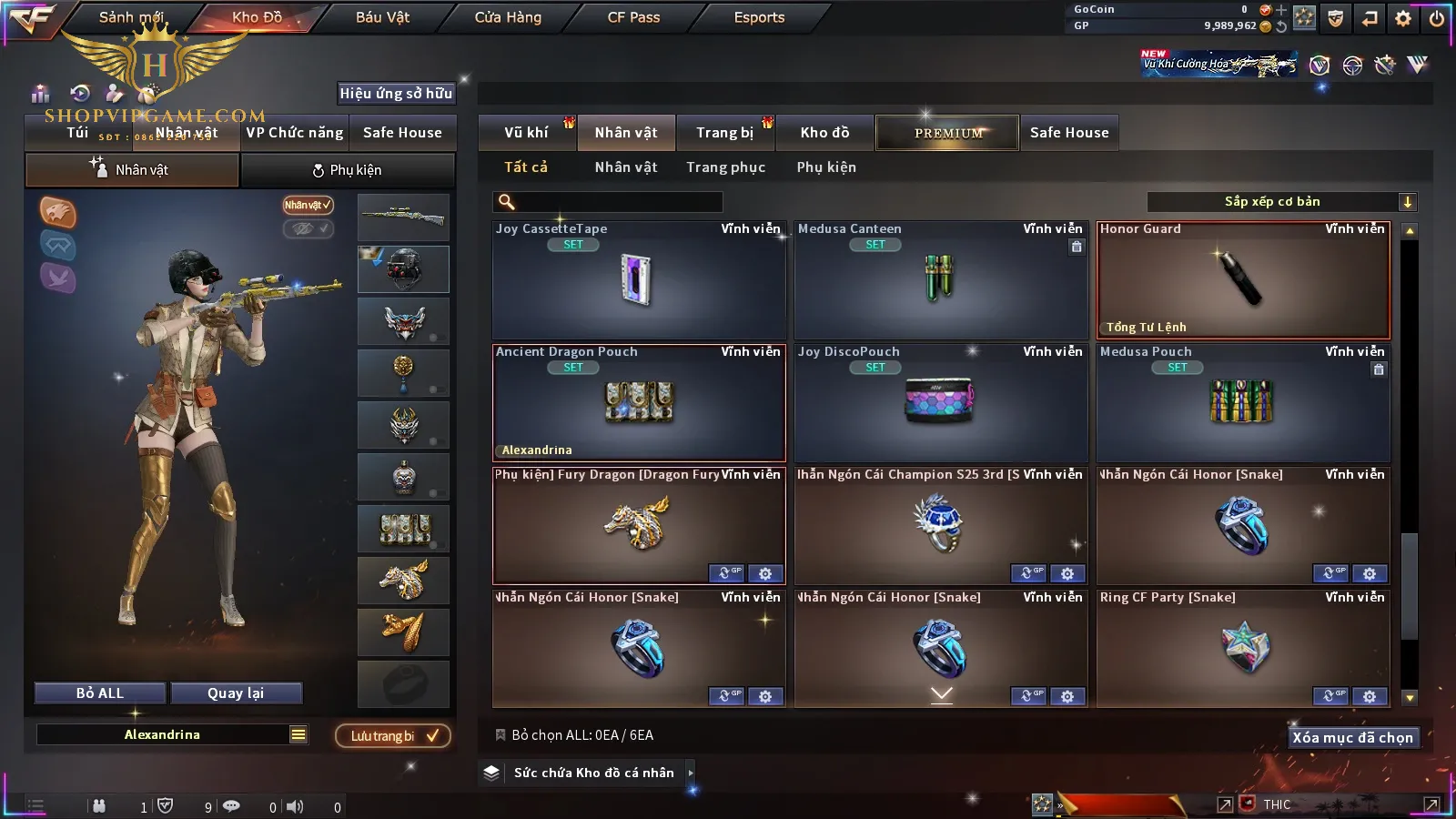Pick the Joy CassetteTape item
This screenshot has height=819, width=1456.
(x=638, y=280)
